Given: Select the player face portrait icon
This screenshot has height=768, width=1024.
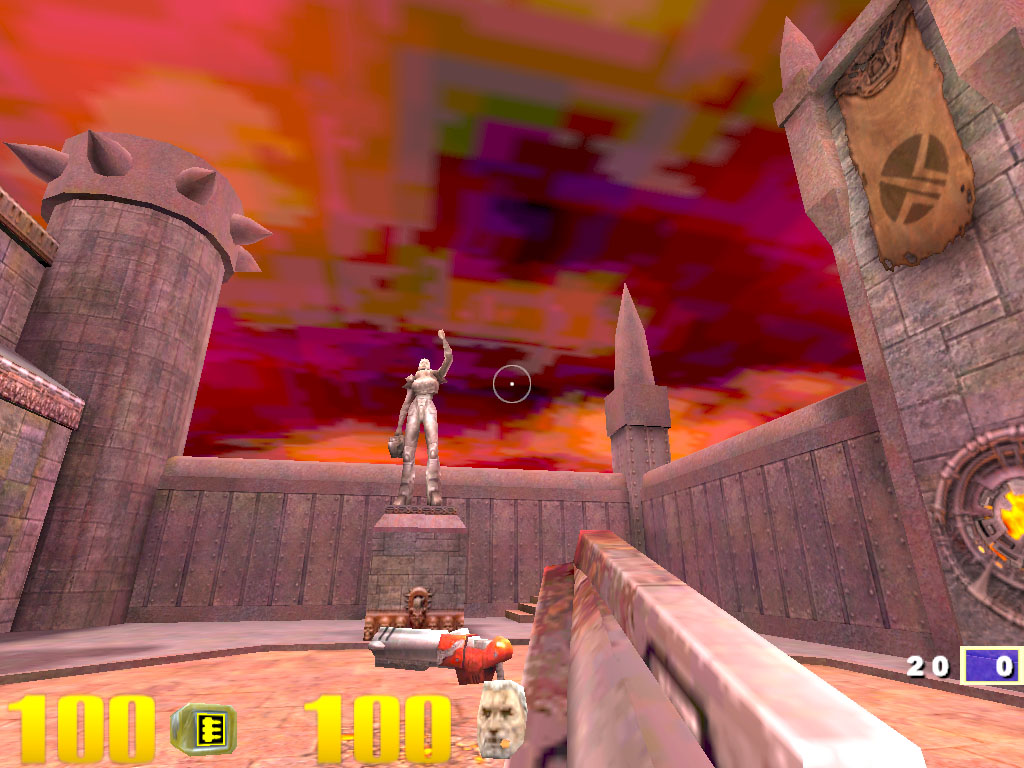Looking at the screenshot, I should [x=501, y=718].
